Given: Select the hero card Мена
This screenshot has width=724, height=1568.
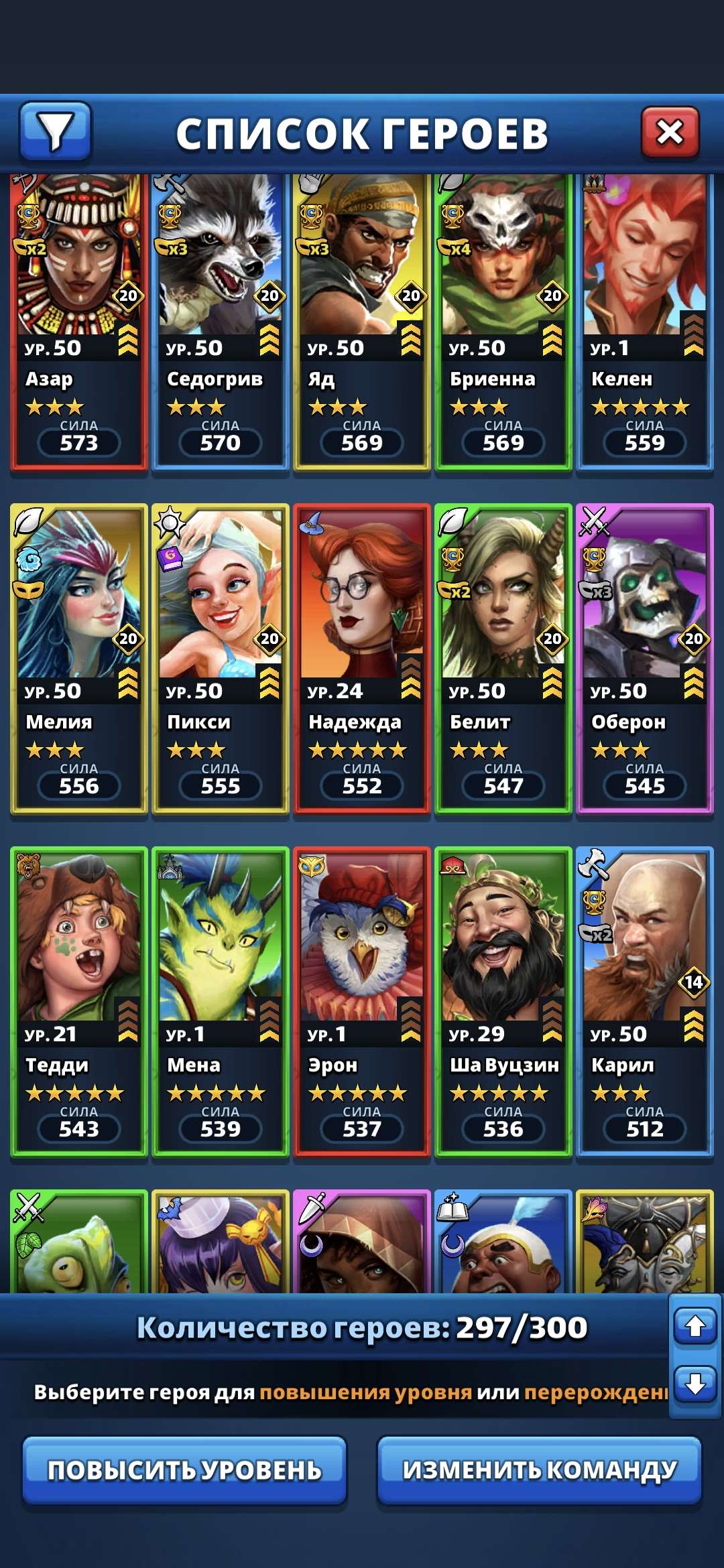Looking at the screenshot, I should click(x=221, y=1001).
